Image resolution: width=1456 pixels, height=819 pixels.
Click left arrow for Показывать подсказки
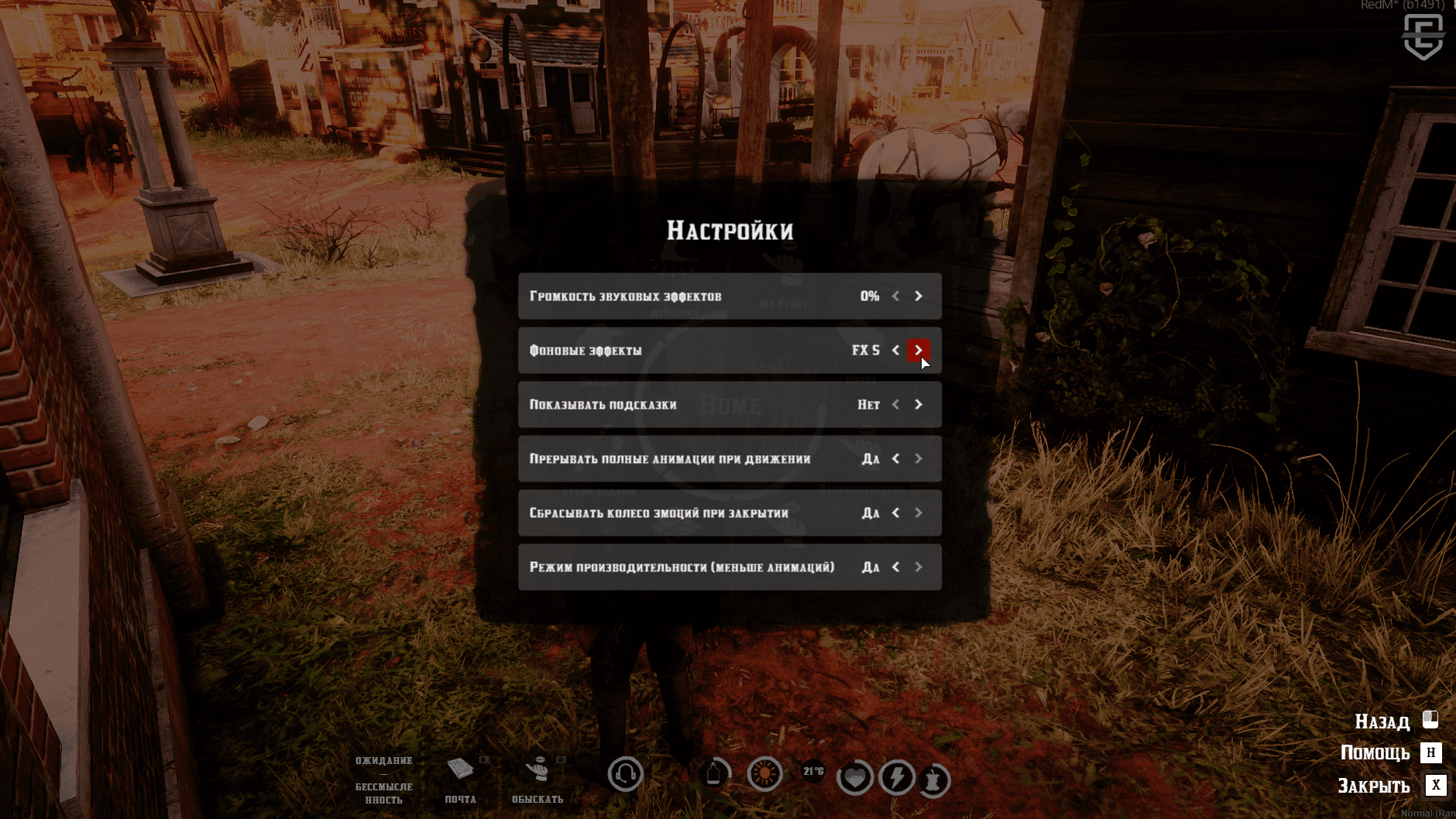click(x=896, y=405)
